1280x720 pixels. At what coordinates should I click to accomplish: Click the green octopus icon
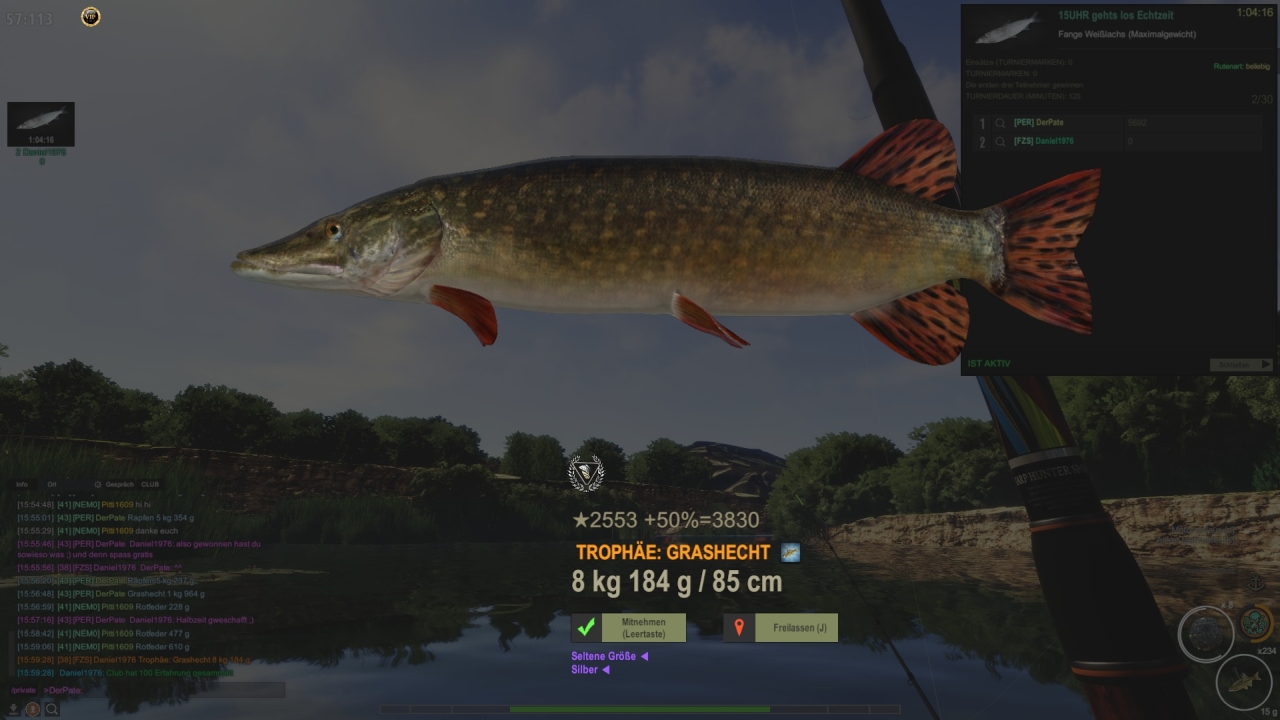[x=1256, y=622]
